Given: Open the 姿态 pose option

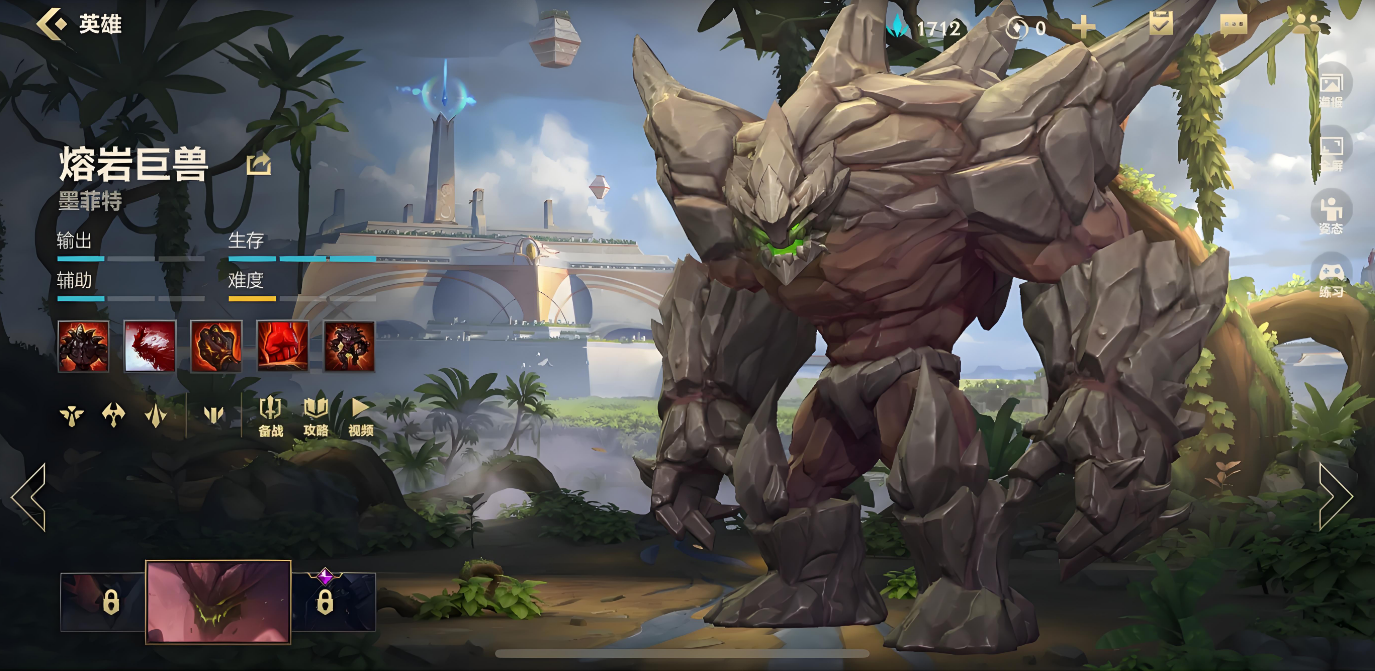Looking at the screenshot, I should tap(1331, 212).
